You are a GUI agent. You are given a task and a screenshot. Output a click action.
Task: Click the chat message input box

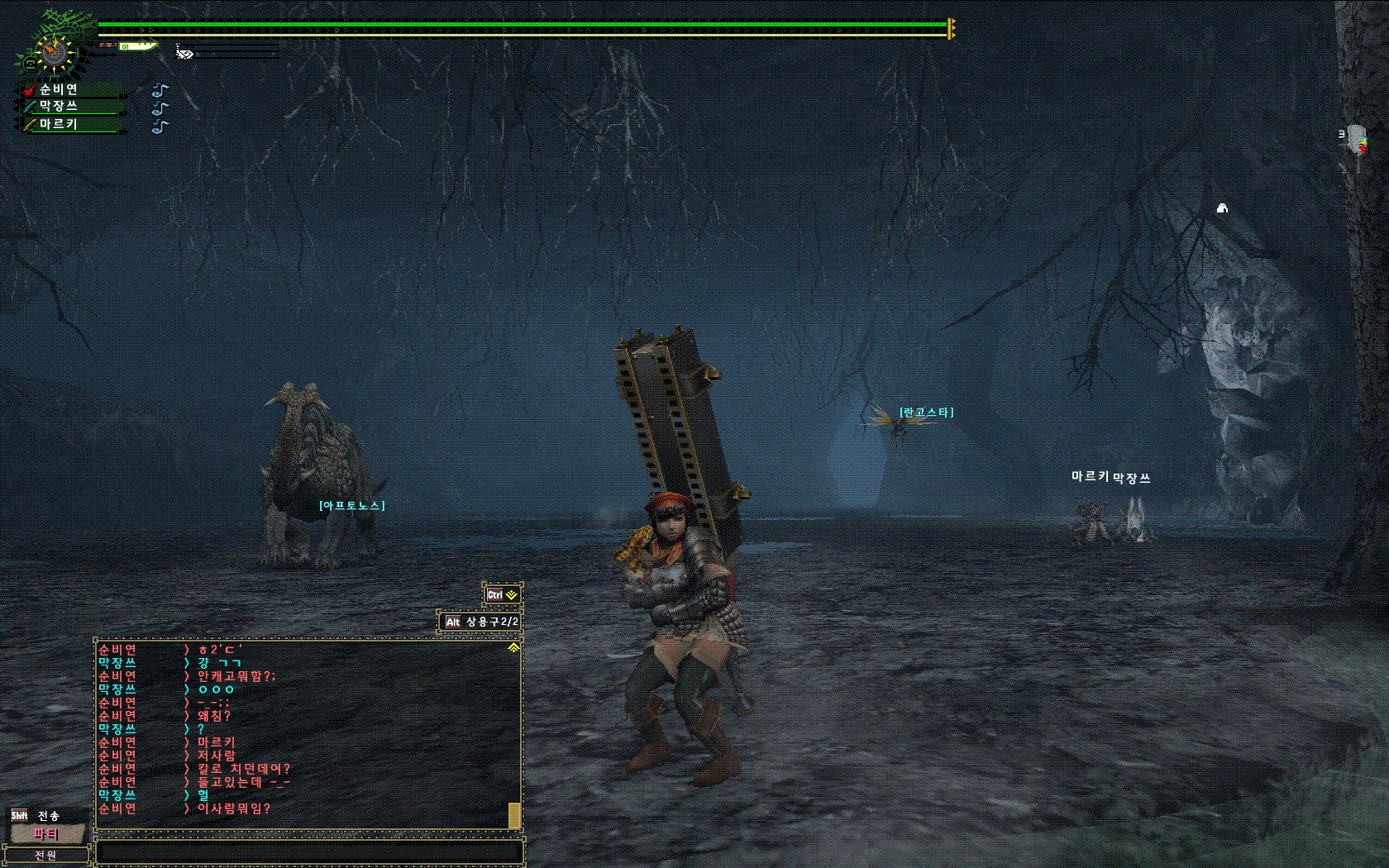tap(309, 852)
